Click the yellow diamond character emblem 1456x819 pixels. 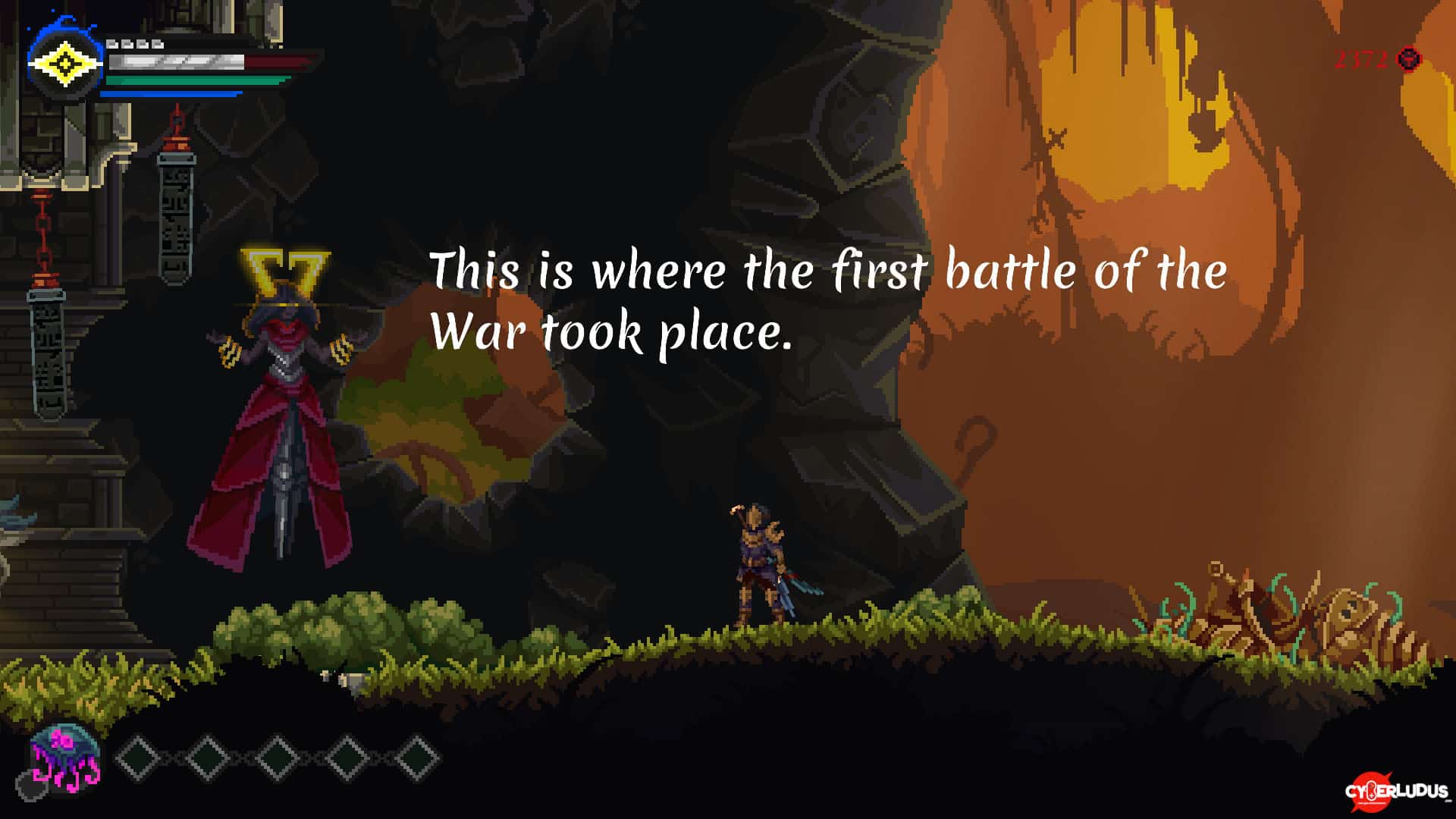click(x=64, y=64)
